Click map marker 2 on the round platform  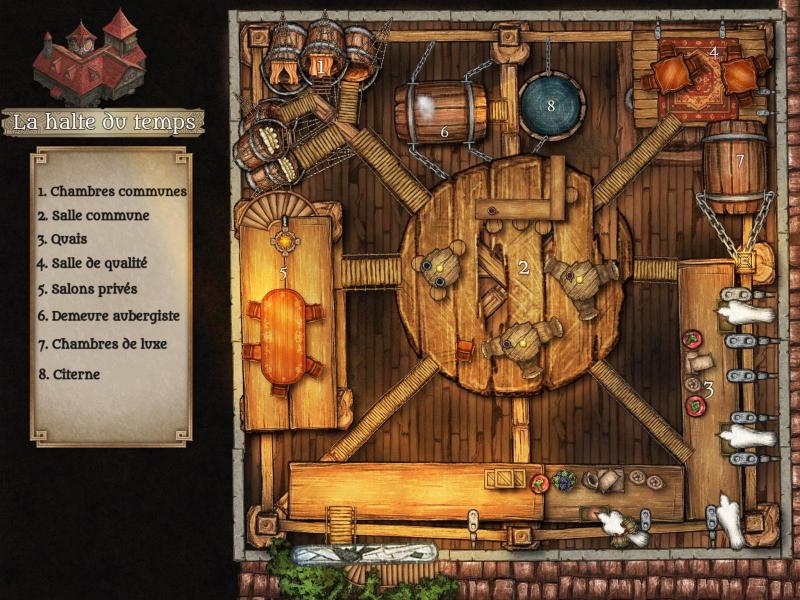pos(522,267)
